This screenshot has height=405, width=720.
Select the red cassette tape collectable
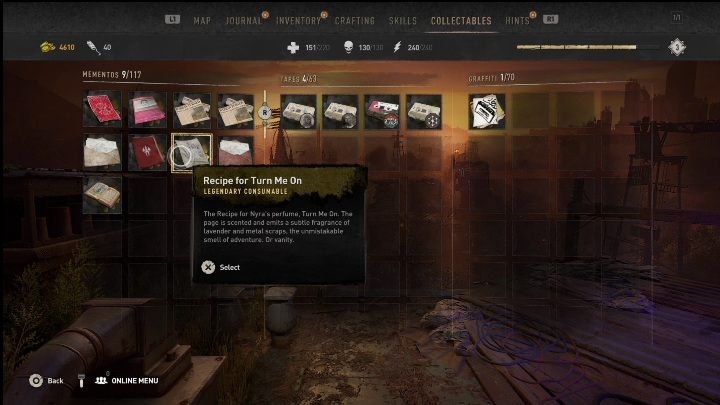(381, 110)
